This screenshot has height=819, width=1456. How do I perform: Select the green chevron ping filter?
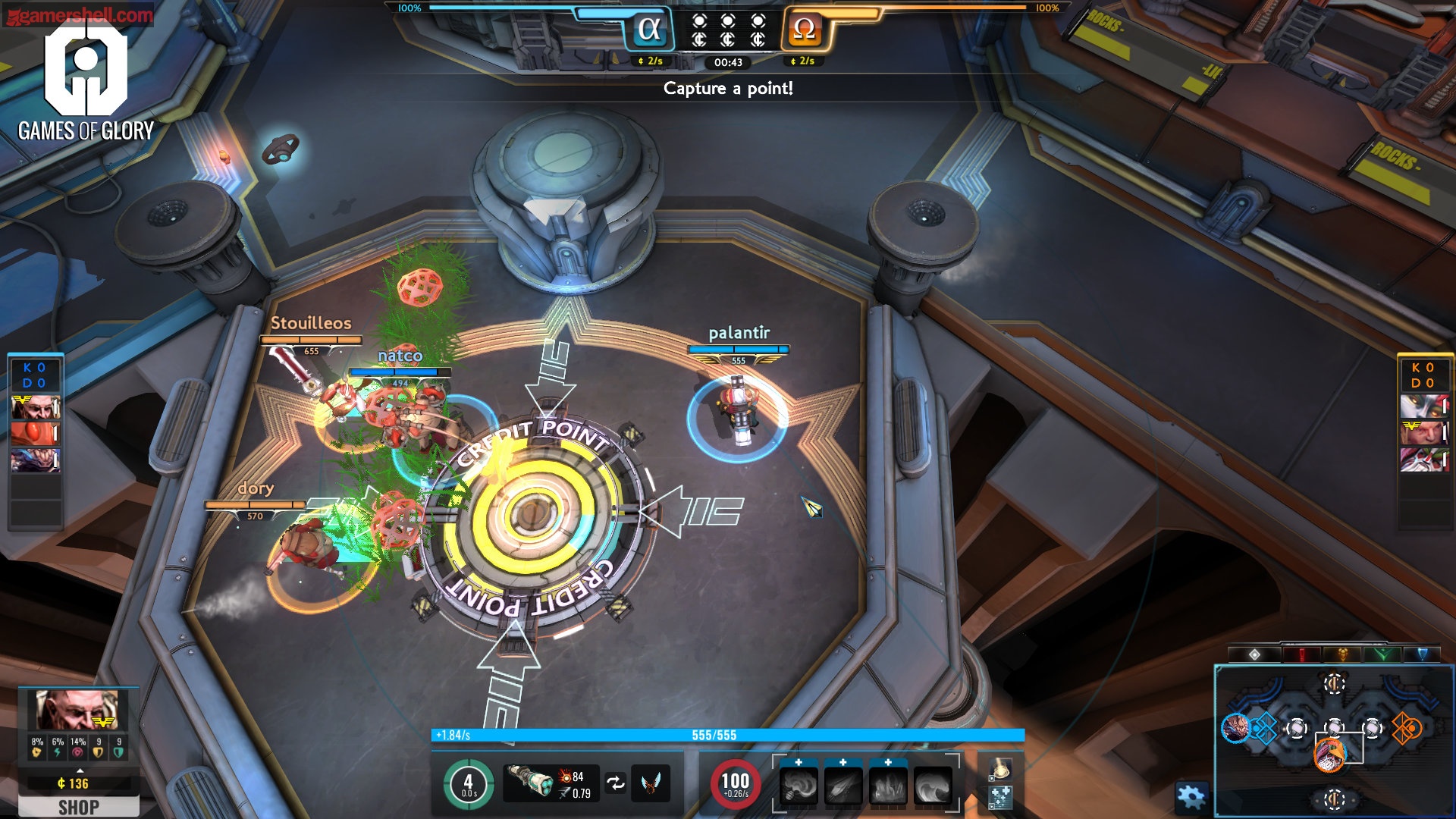click(1382, 654)
